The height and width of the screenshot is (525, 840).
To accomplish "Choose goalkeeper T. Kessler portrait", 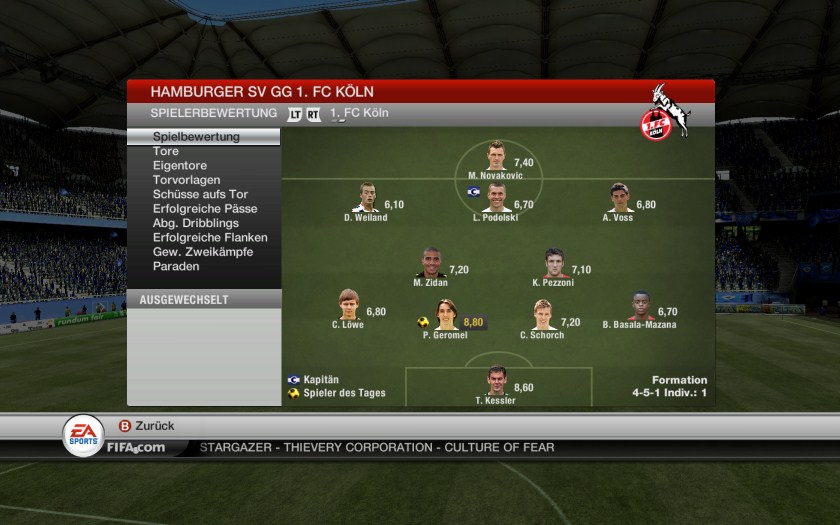I will (497, 381).
